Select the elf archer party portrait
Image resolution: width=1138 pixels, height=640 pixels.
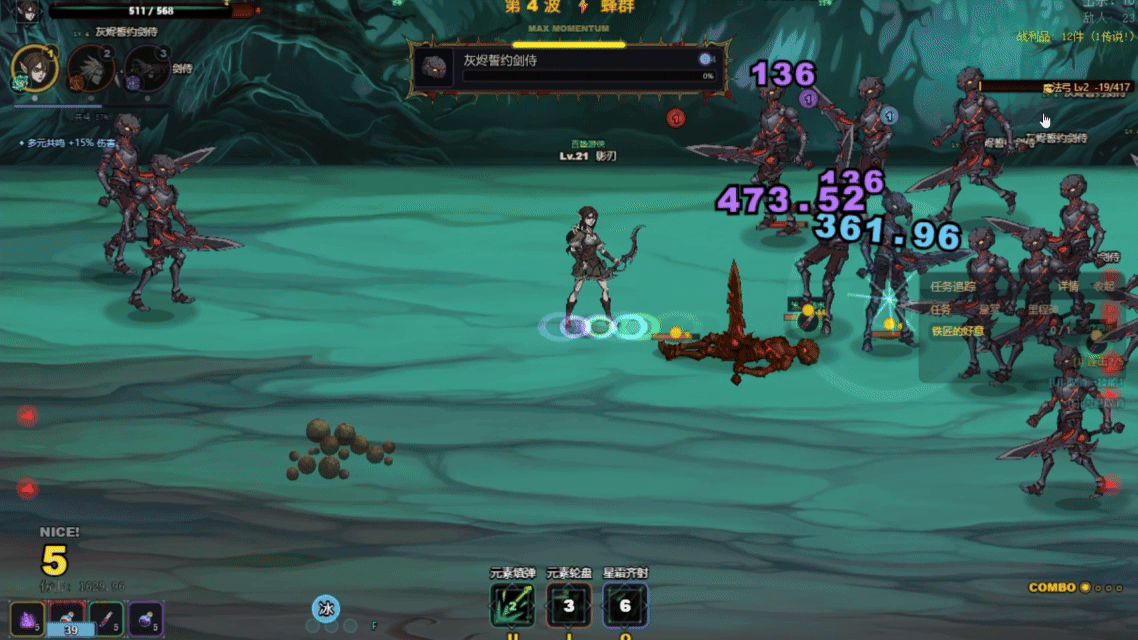coord(33,68)
